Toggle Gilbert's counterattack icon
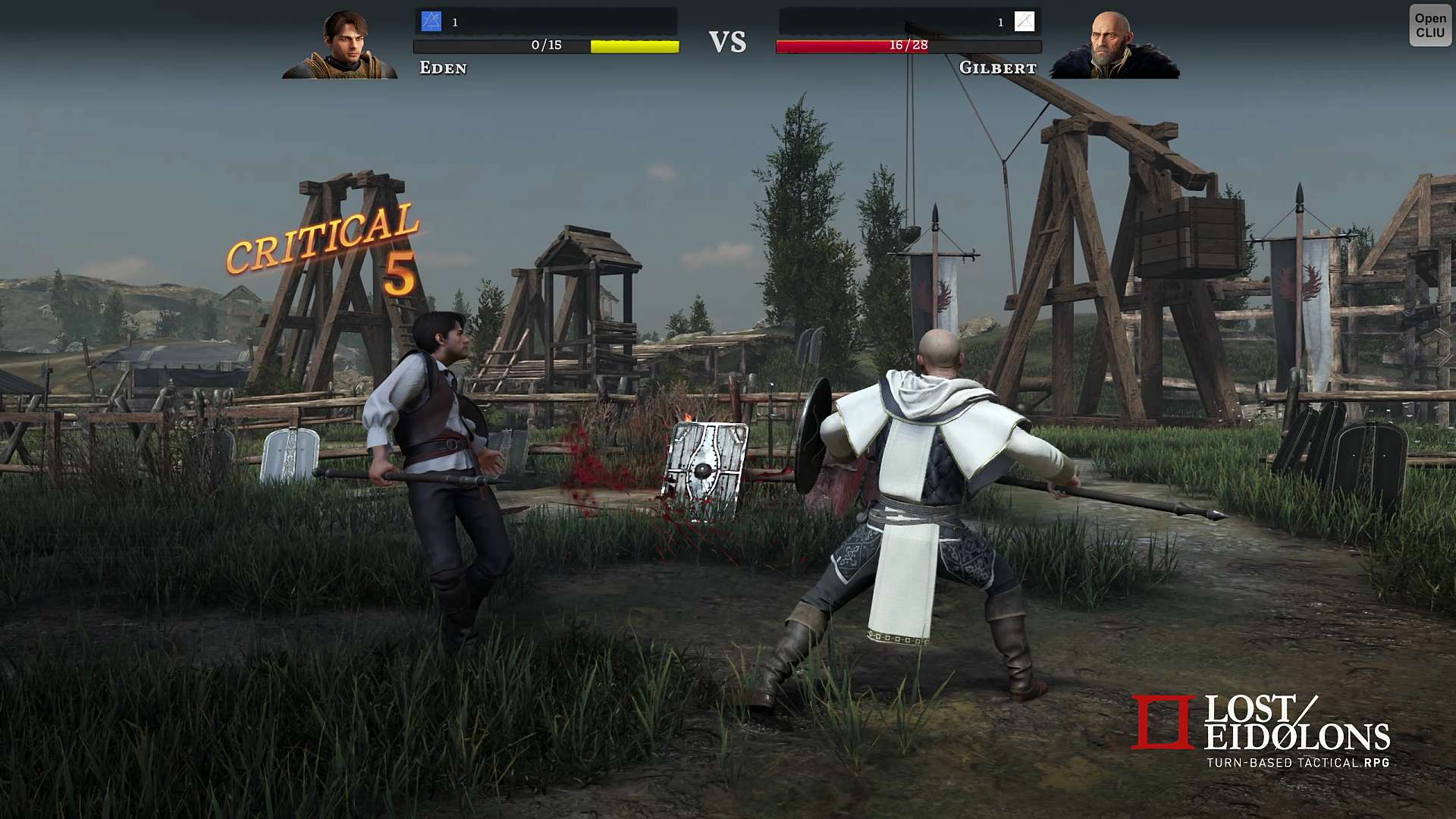Screen dimensions: 1456x819 (x=1023, y=23)
